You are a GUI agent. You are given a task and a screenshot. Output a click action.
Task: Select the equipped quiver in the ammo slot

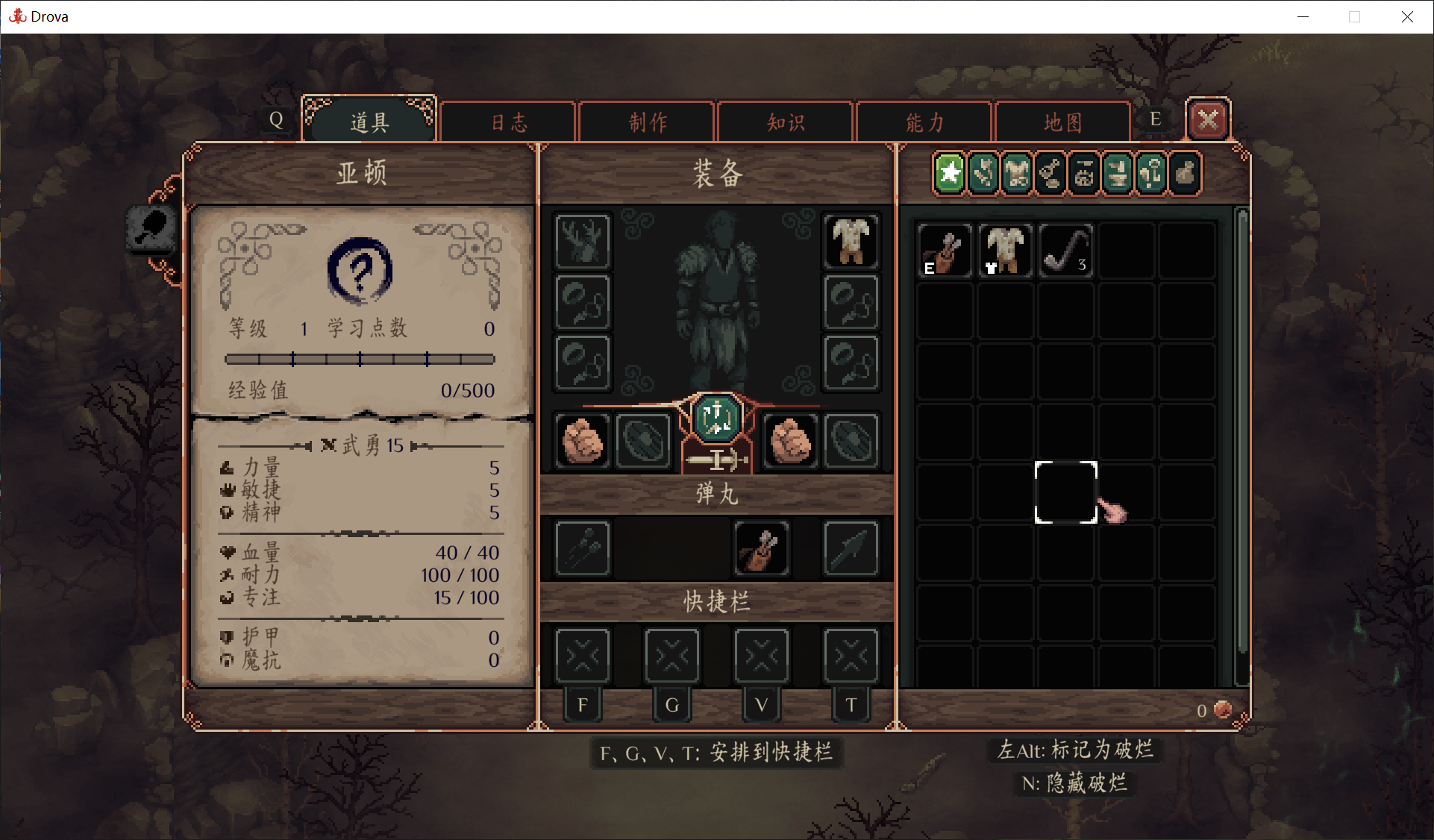point(762,549)
